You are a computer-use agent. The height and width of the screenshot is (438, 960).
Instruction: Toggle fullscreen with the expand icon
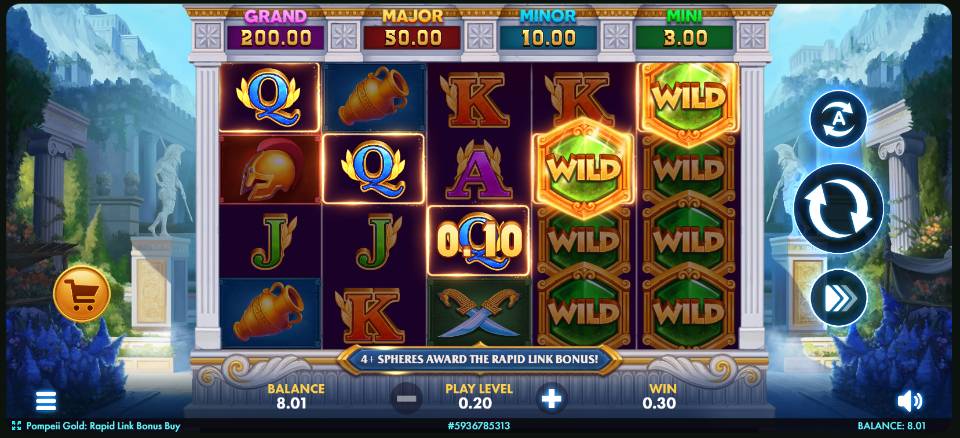pyautogui.click(x=16, y=426)
